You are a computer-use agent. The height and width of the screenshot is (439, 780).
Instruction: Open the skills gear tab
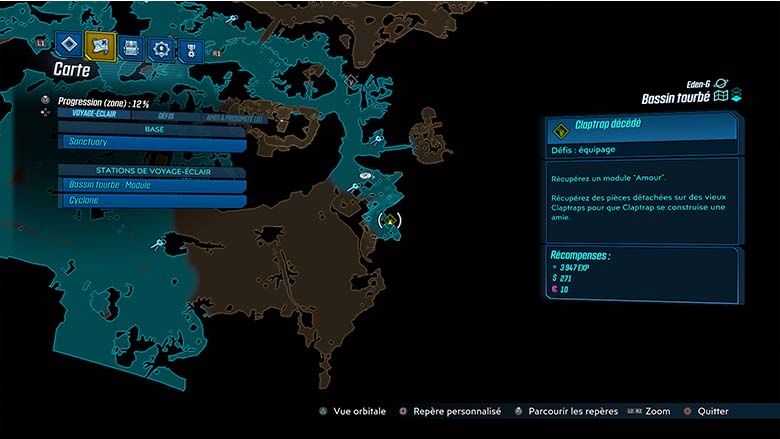pyautogui.click(x=160, y=48)
